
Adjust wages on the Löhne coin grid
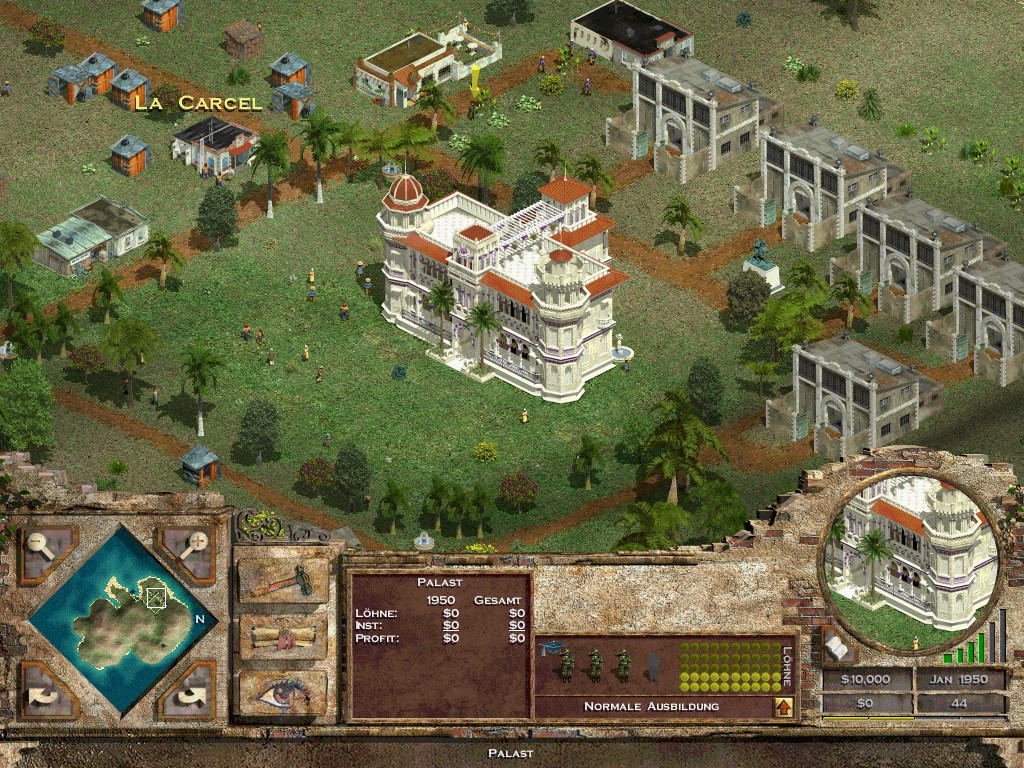coord(730,667)
